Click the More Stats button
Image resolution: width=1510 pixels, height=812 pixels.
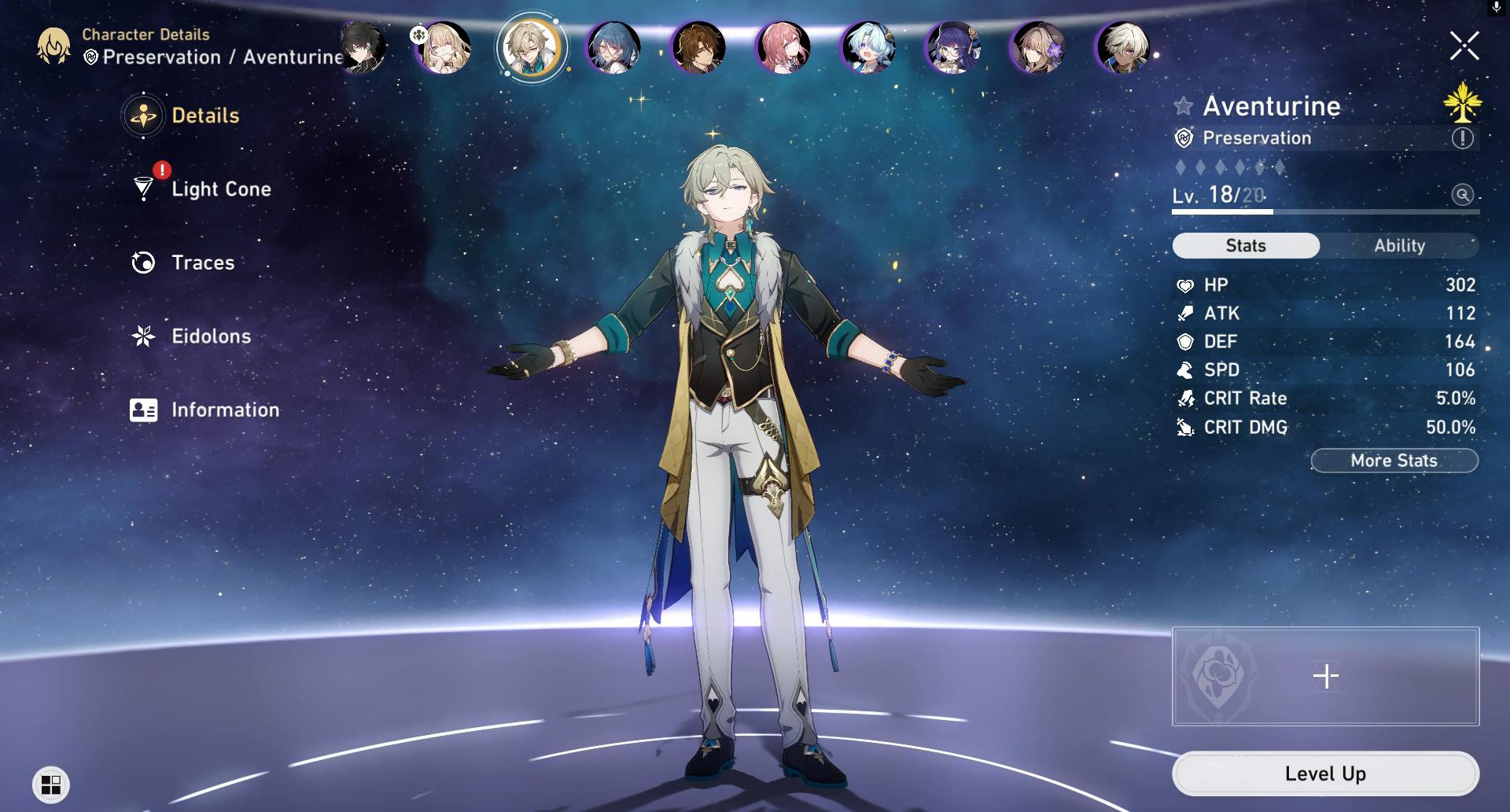click(1394, 461)
